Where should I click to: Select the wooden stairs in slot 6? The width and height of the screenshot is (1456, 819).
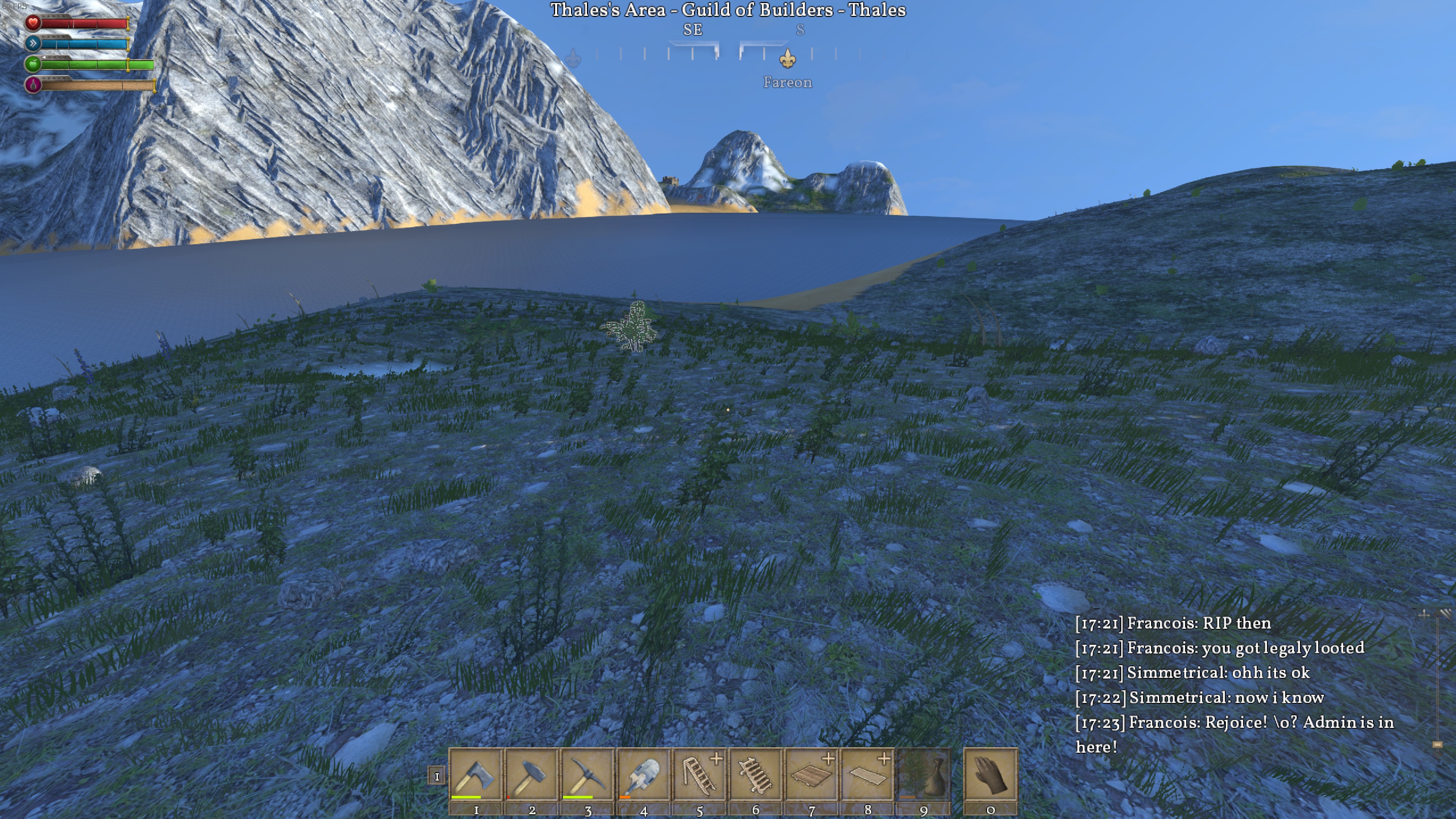pos(755,774)
